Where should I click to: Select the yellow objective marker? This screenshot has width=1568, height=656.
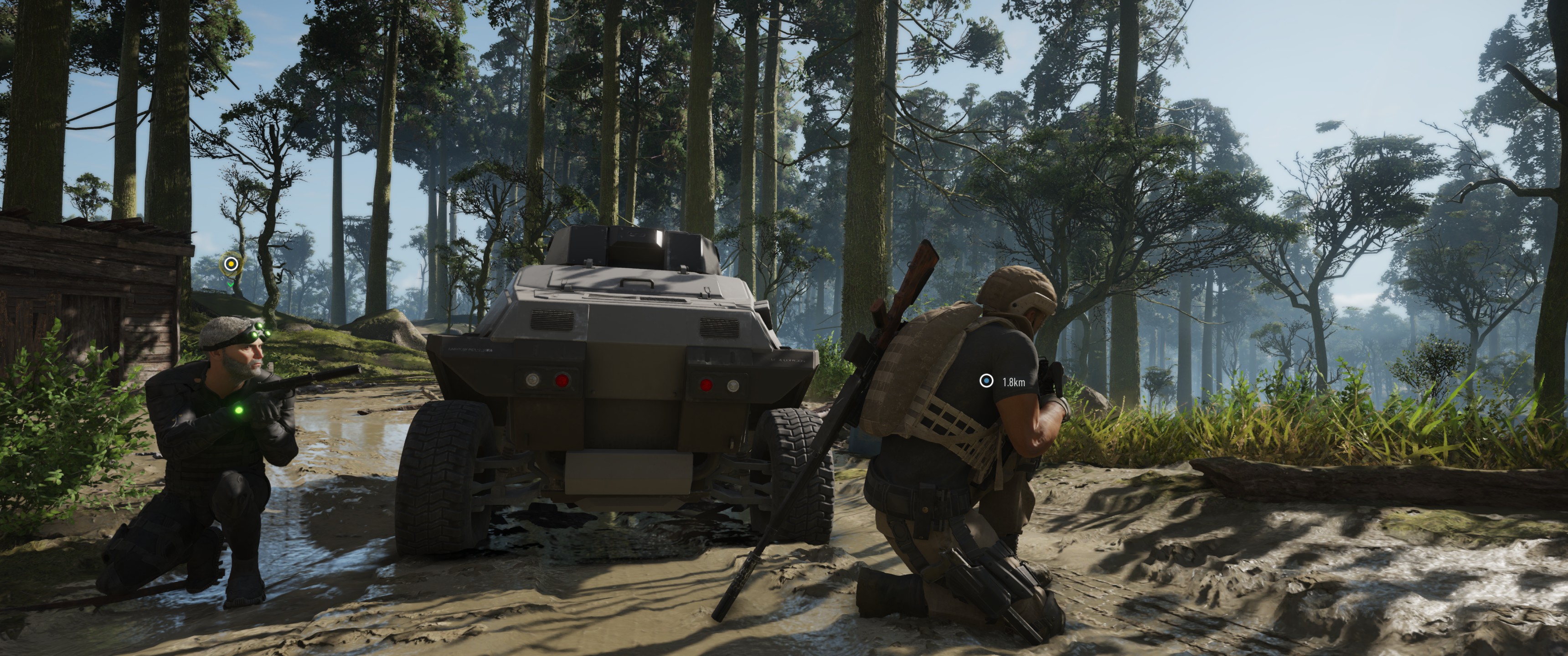point(231,264)
